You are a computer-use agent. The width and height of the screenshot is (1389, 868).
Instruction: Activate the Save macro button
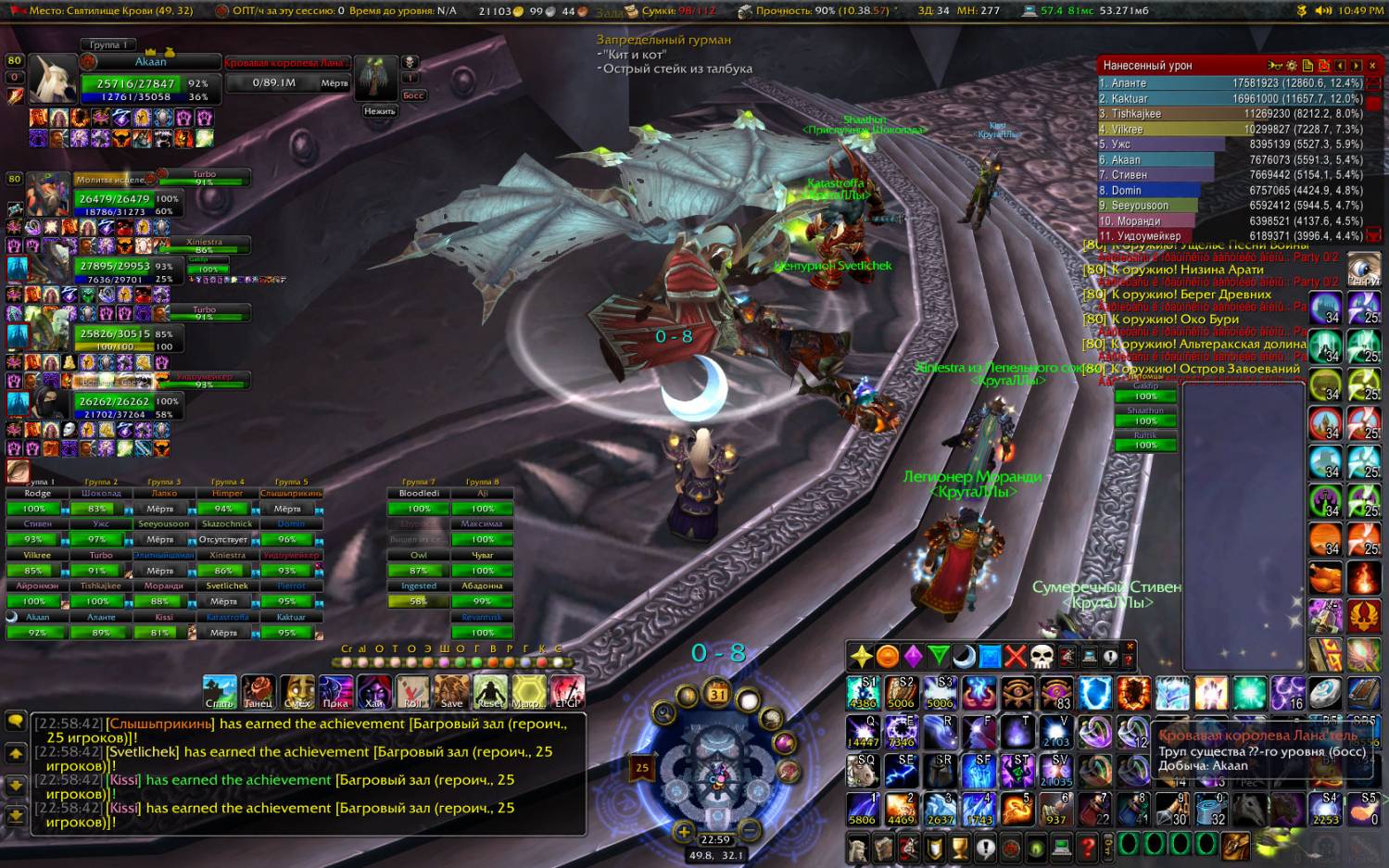(451, 692)
